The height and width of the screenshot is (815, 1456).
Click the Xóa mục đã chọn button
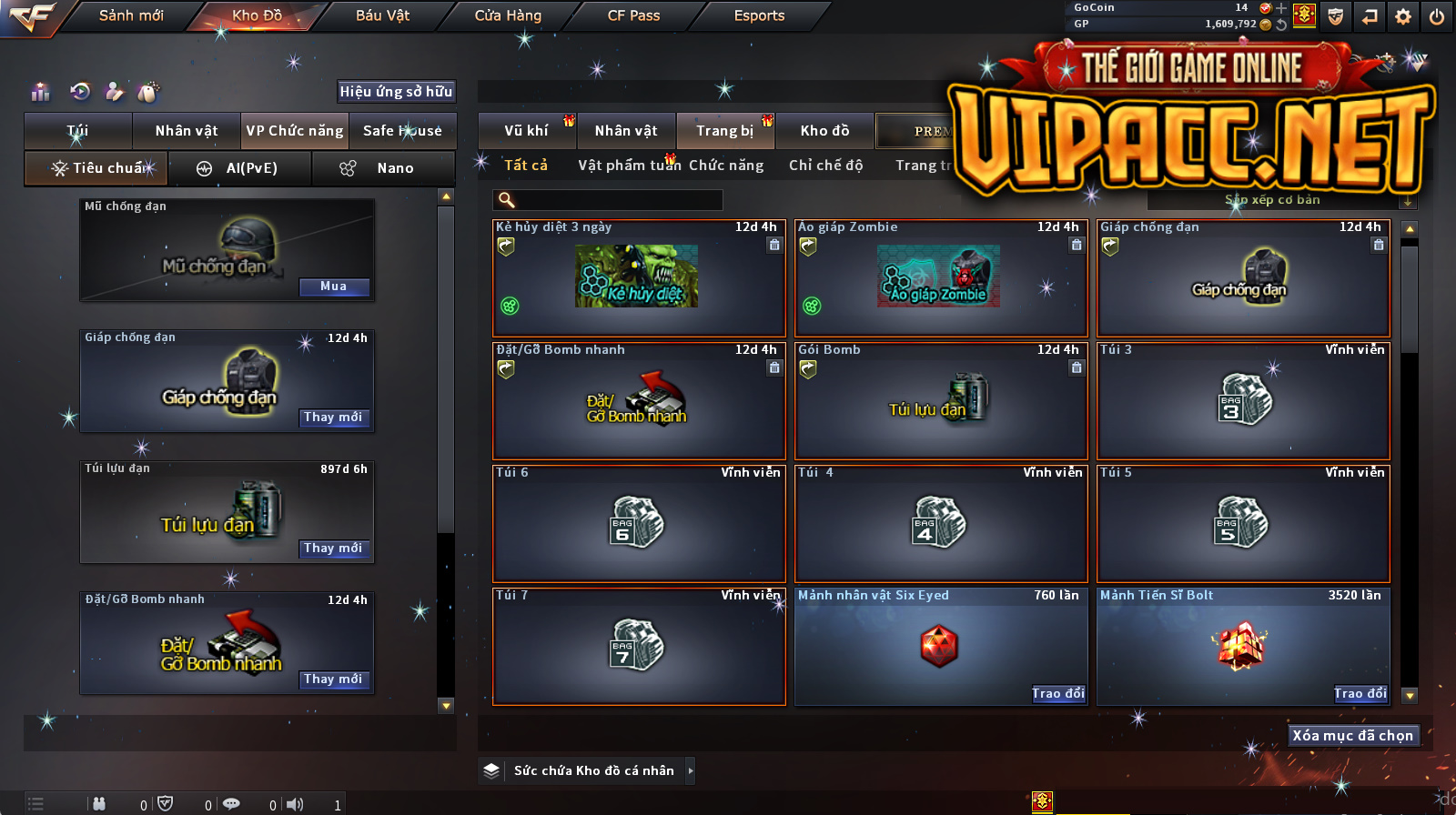pyautogui.click(x=1352, y=736)
